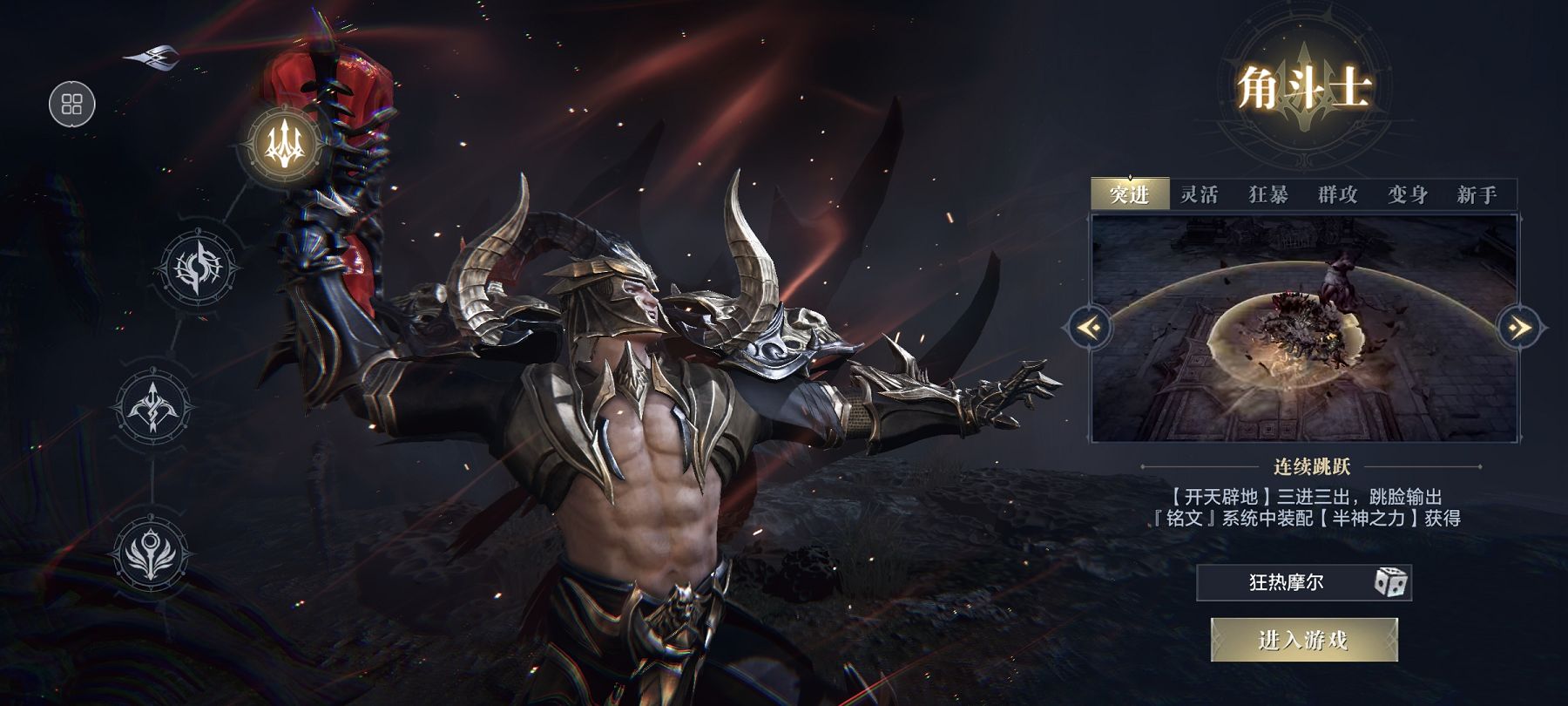Show the next skill preview with right arrow
1568x706 pixels.
[x=1521, y=328]
